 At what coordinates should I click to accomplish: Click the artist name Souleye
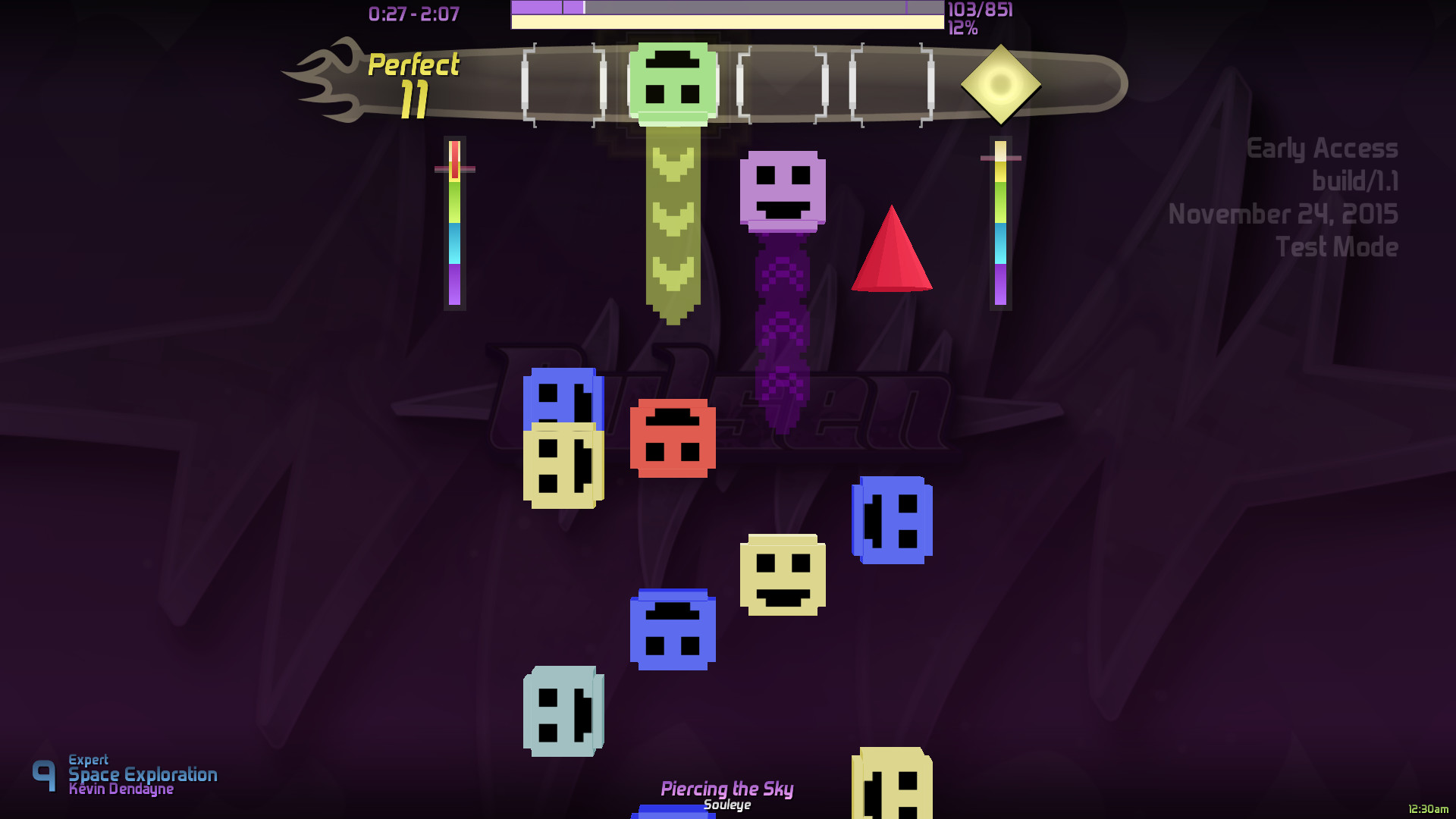click(726, 805)
